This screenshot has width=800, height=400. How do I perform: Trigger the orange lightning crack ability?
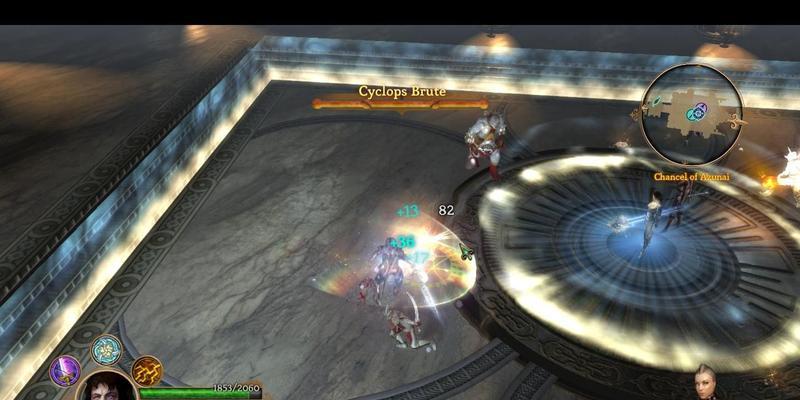(x=146, y=371)
